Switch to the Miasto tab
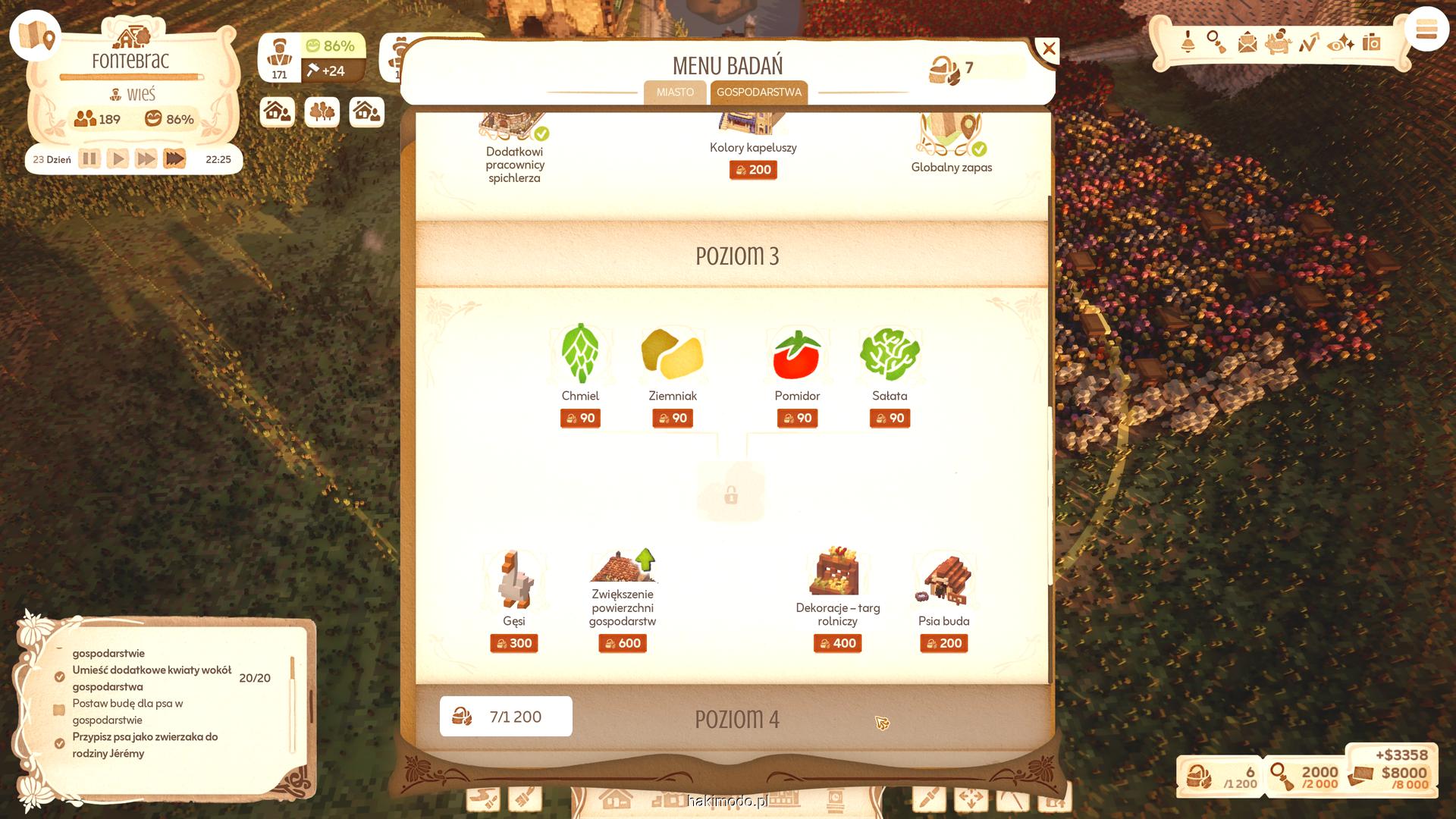This screenshot has width=1456, height=819. (x=675, y=93)
